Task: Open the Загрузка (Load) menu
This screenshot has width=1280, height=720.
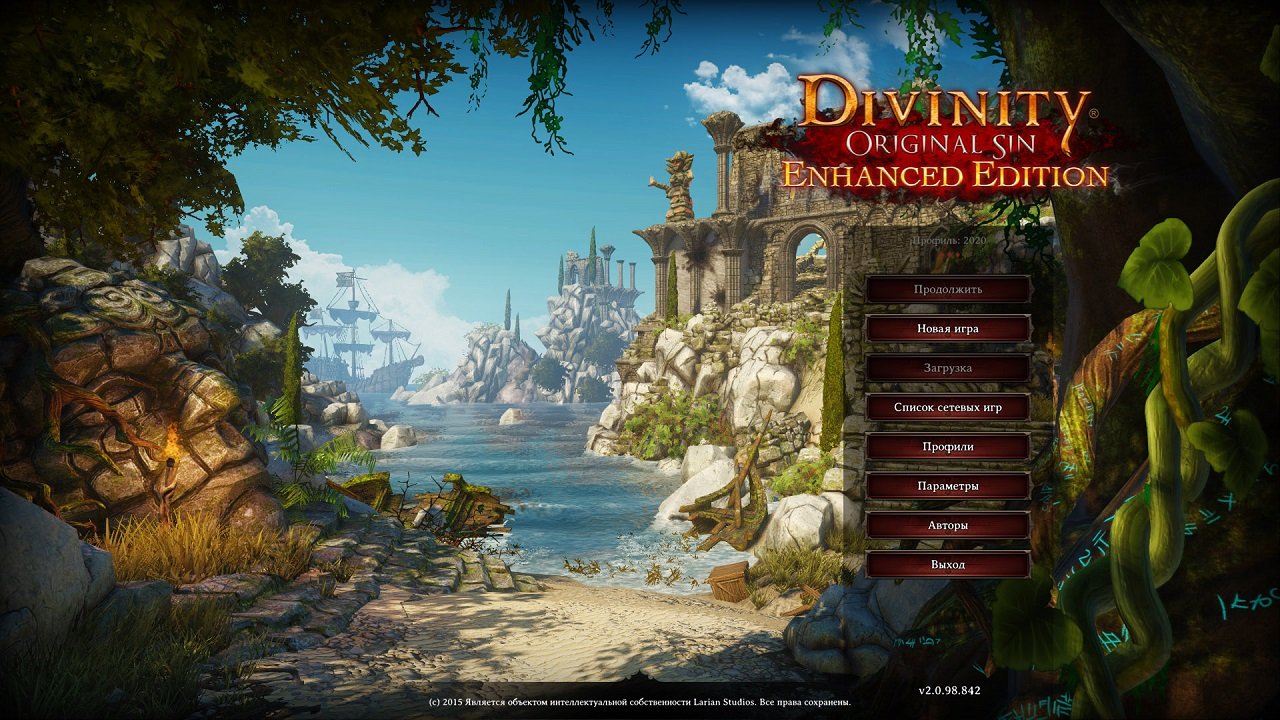Action: point(949,367)
